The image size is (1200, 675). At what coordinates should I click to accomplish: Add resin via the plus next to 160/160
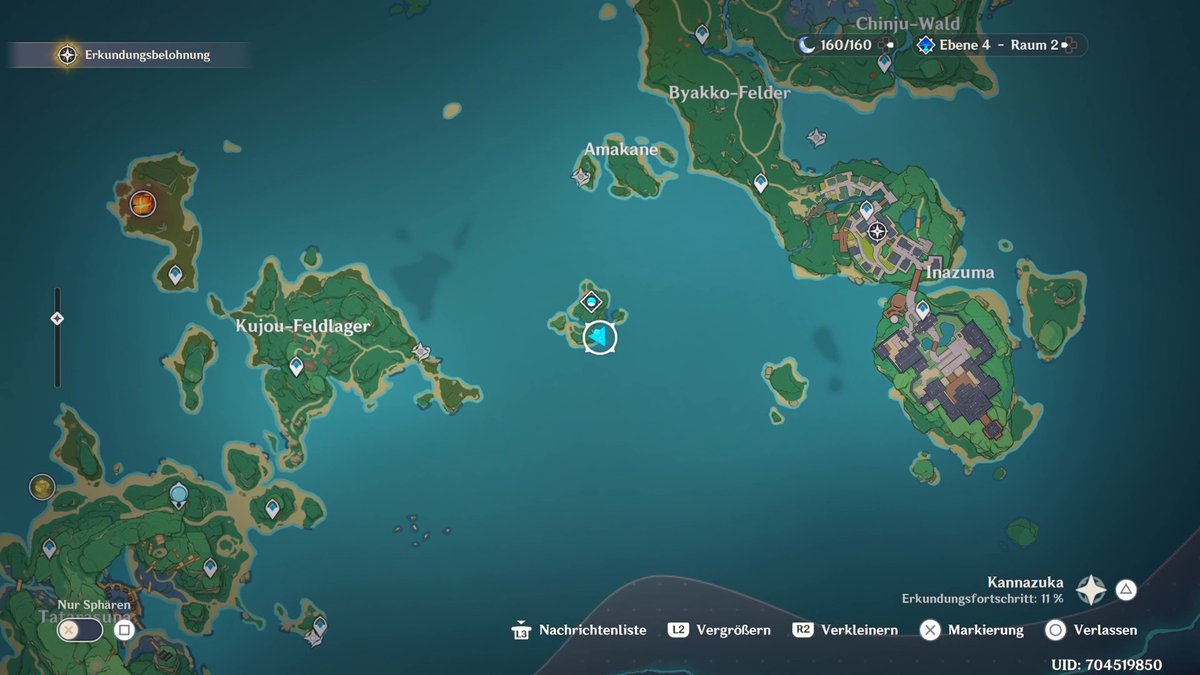(887, 45)
